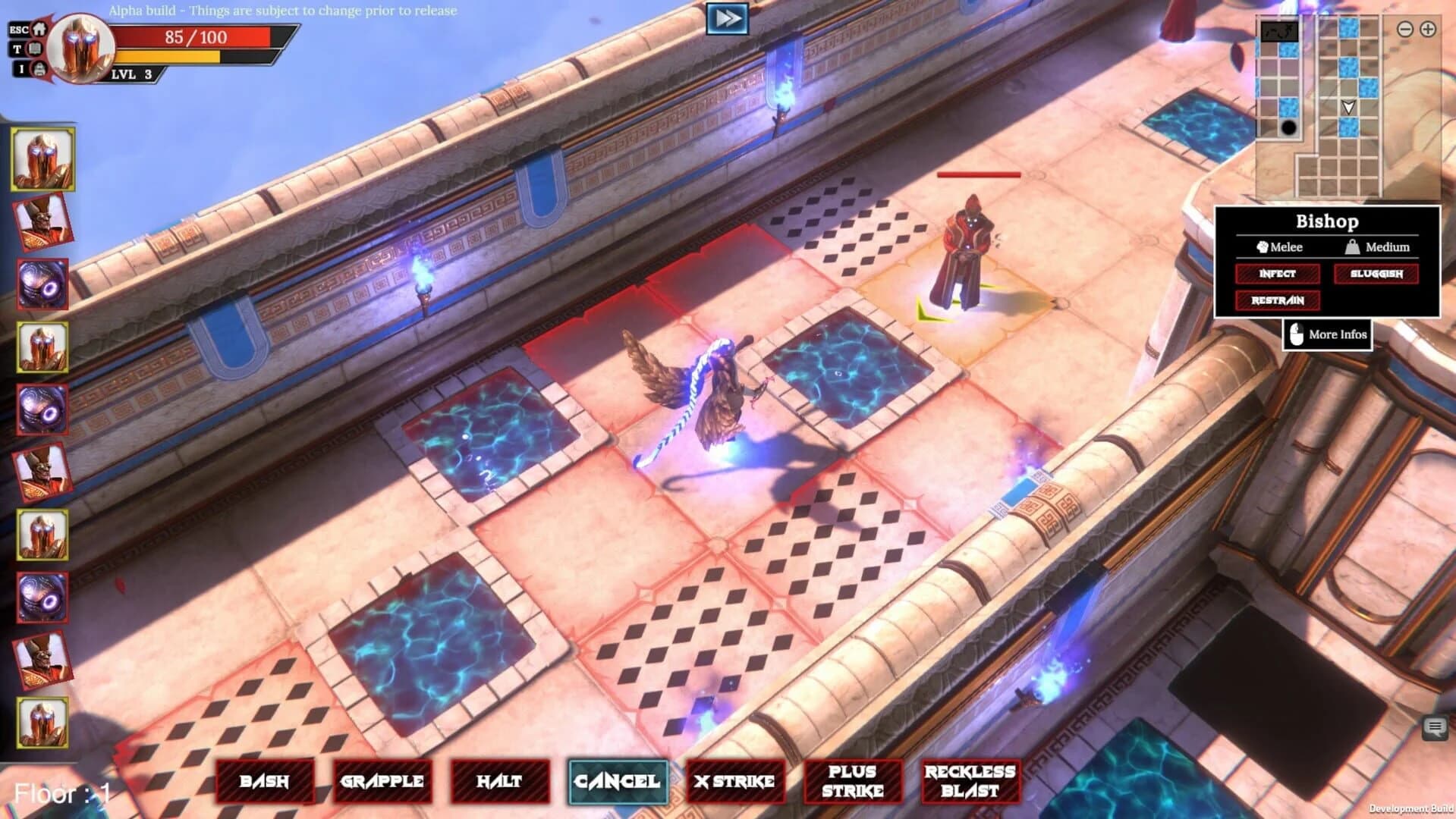Click the mouse icon beside More Infos
Screen dimensions: 1456x819
(x=1295, y=334)
